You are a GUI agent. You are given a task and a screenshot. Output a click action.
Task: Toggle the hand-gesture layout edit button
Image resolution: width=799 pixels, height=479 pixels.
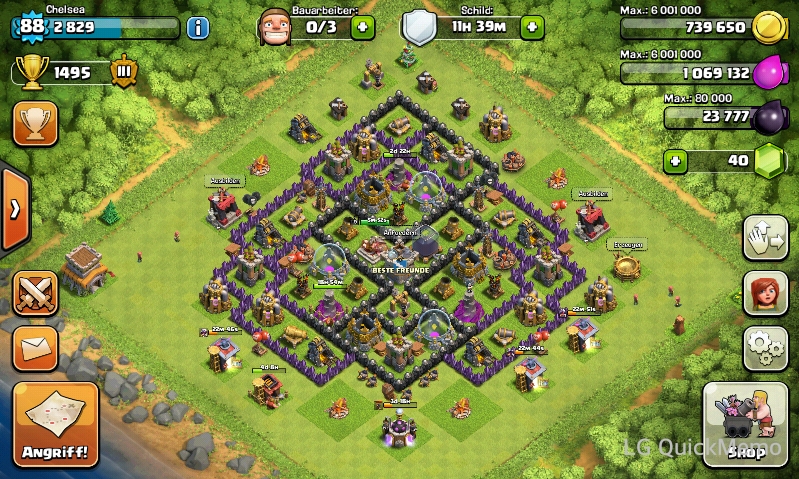coord(764,238)
